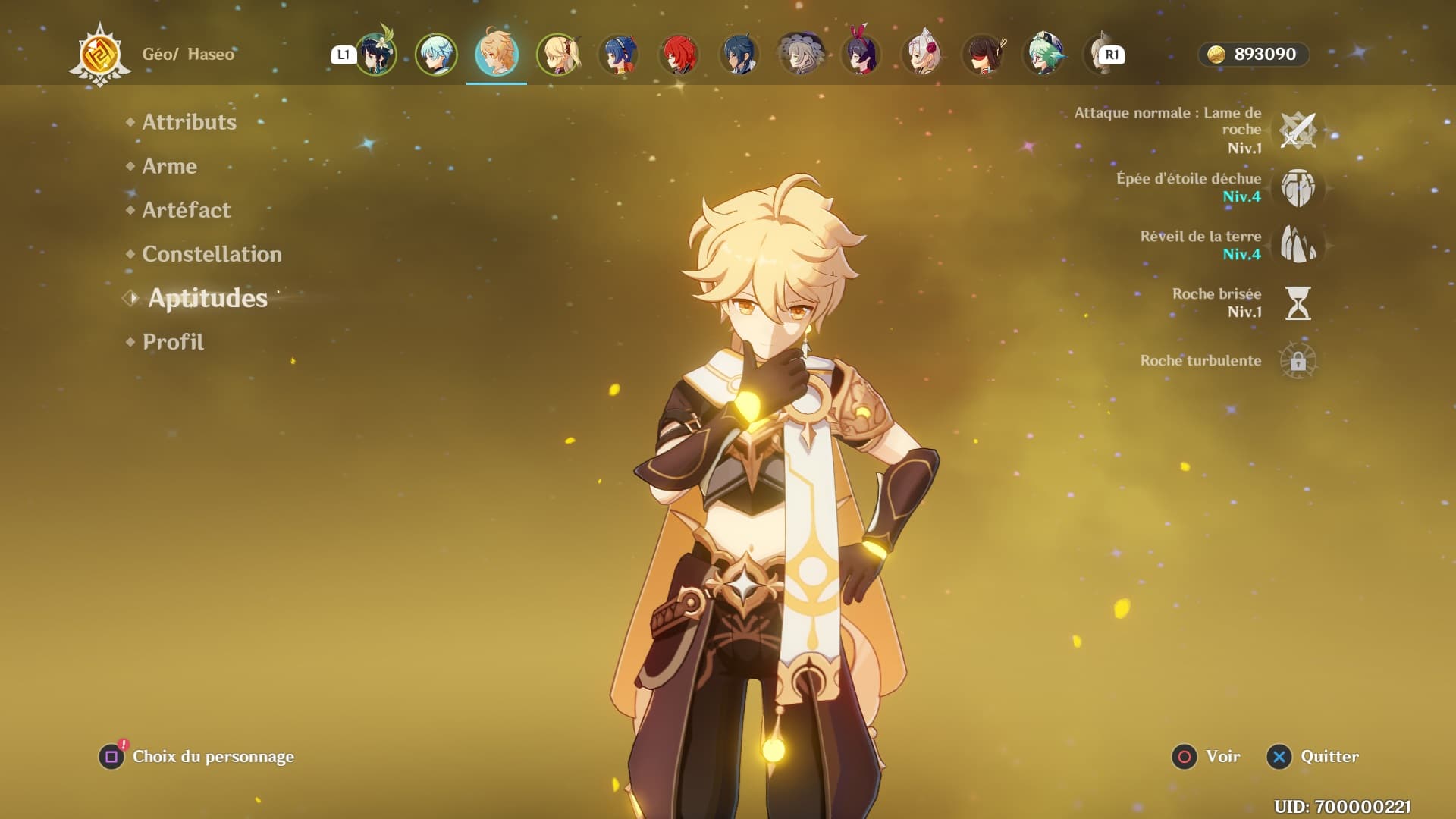This screenshot has width=1456, height=819.
Task: Inspect the Roche brisée hourglass passive
Action: click(1298, 303)
